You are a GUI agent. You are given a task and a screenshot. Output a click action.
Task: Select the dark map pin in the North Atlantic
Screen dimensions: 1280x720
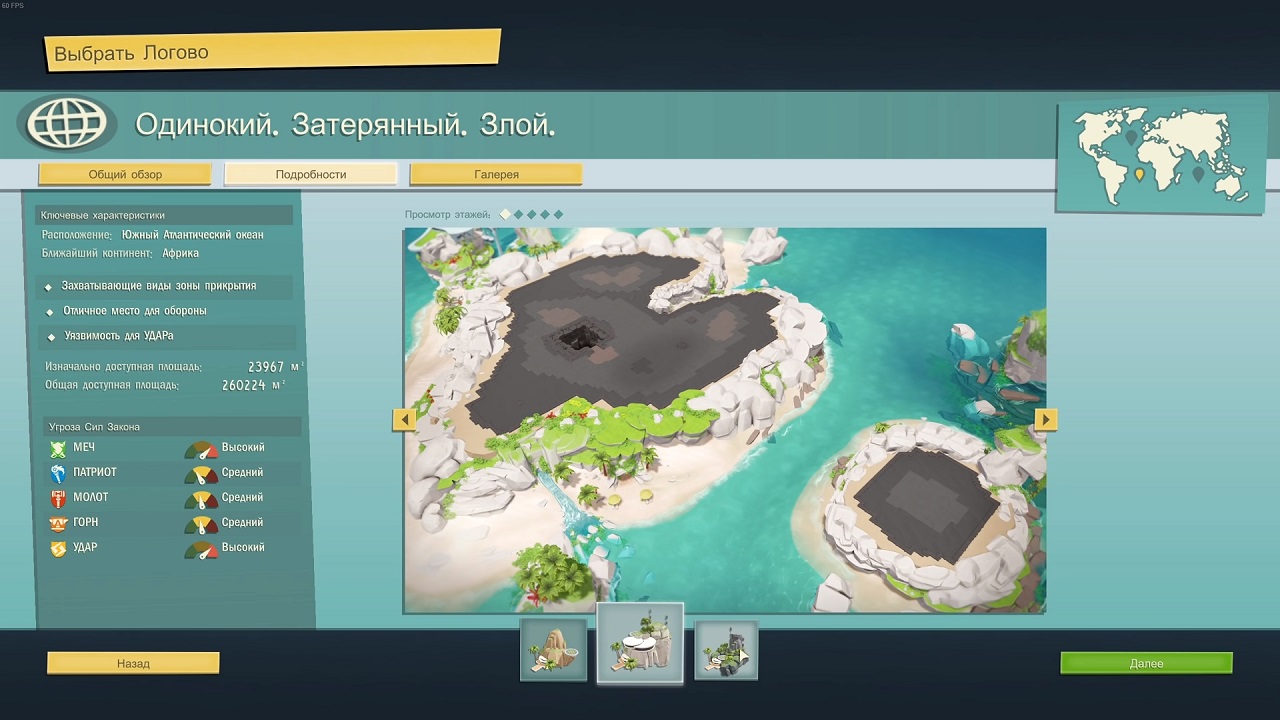coord(1131,137)
